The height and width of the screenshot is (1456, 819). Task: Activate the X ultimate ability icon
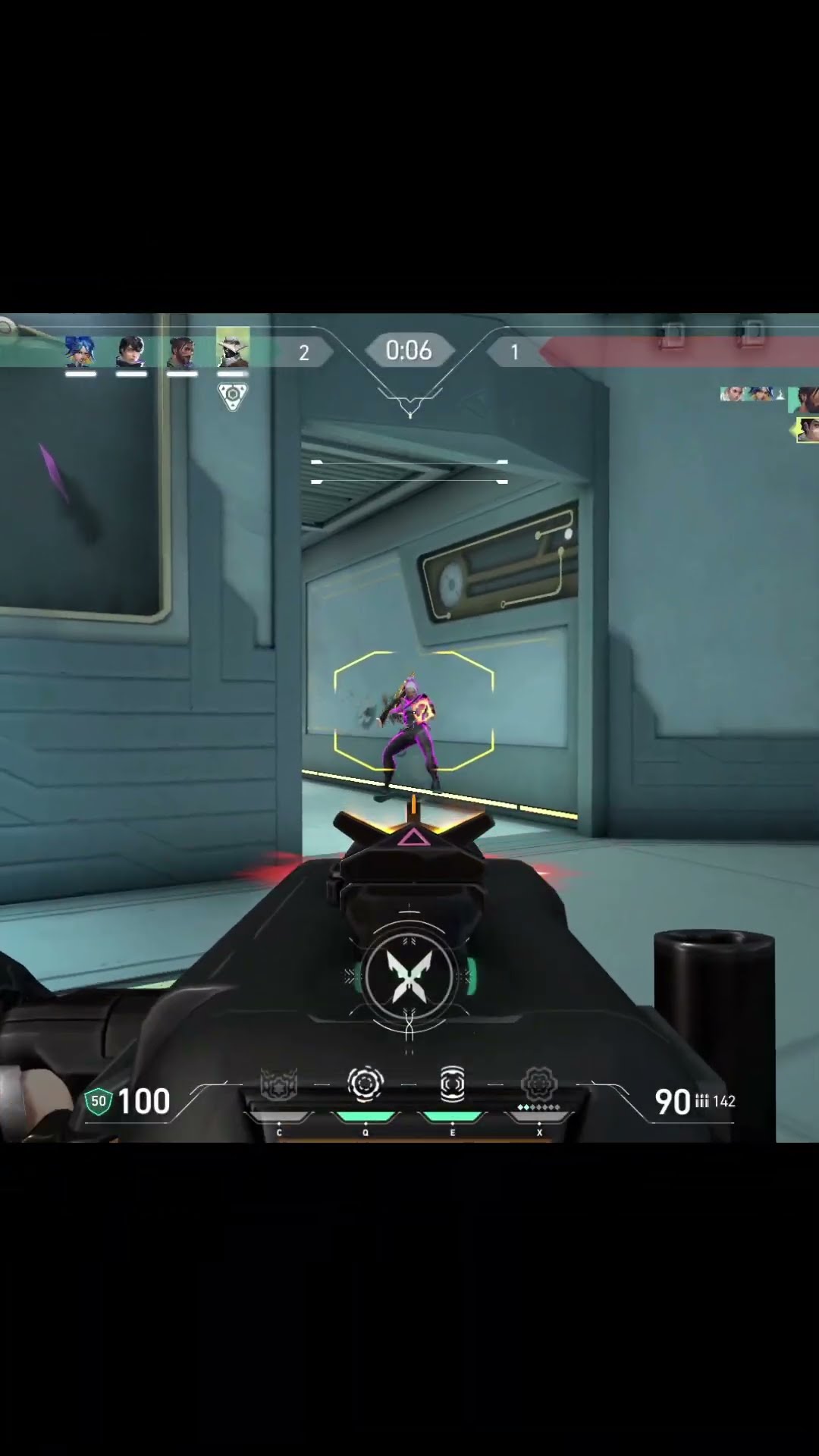coord(539,1084)
